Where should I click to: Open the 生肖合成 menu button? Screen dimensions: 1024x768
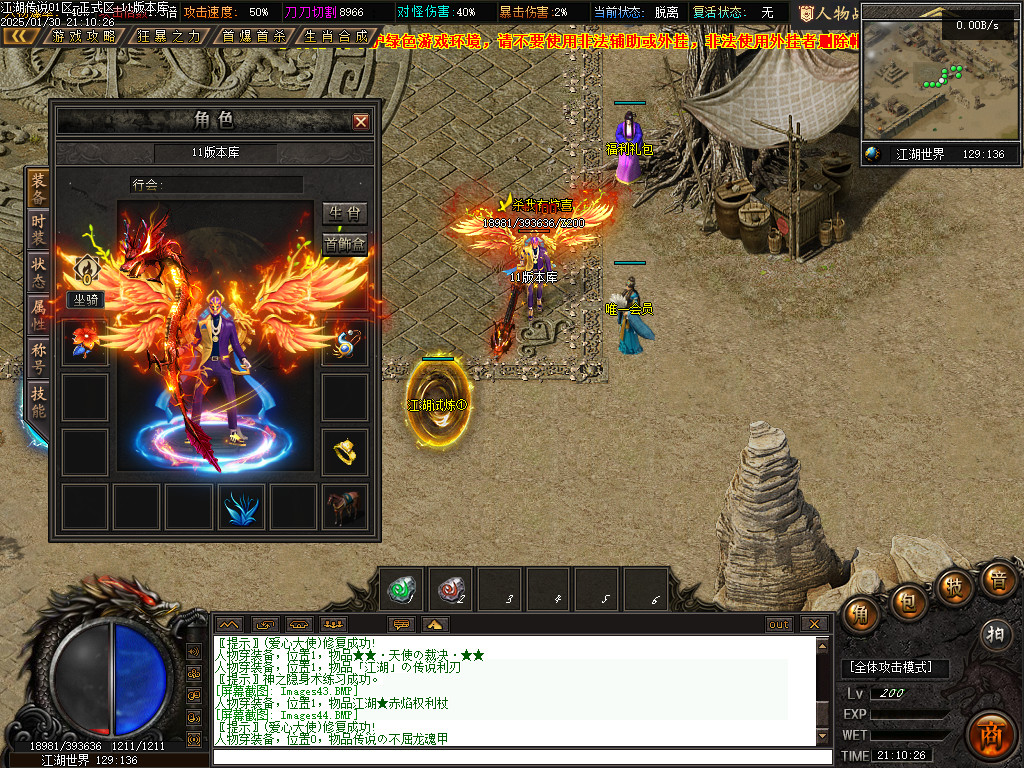coord(335,35)
